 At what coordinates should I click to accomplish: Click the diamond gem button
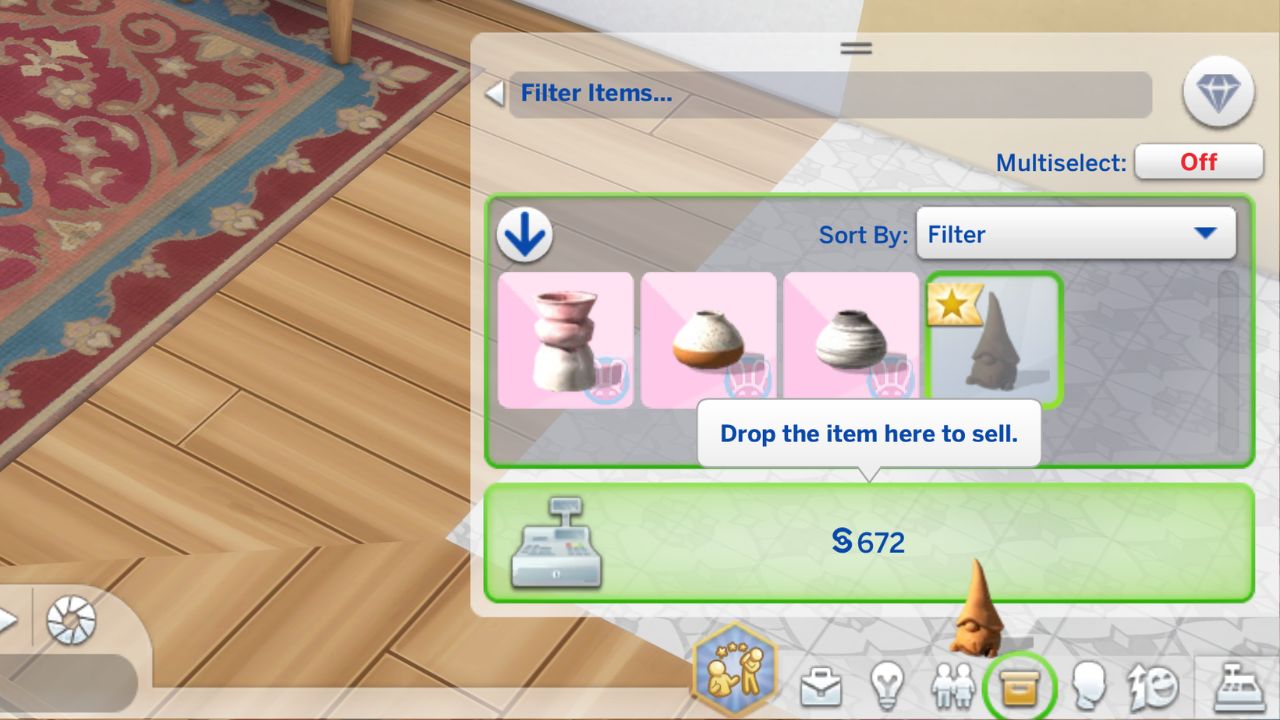pos(1218,90)
